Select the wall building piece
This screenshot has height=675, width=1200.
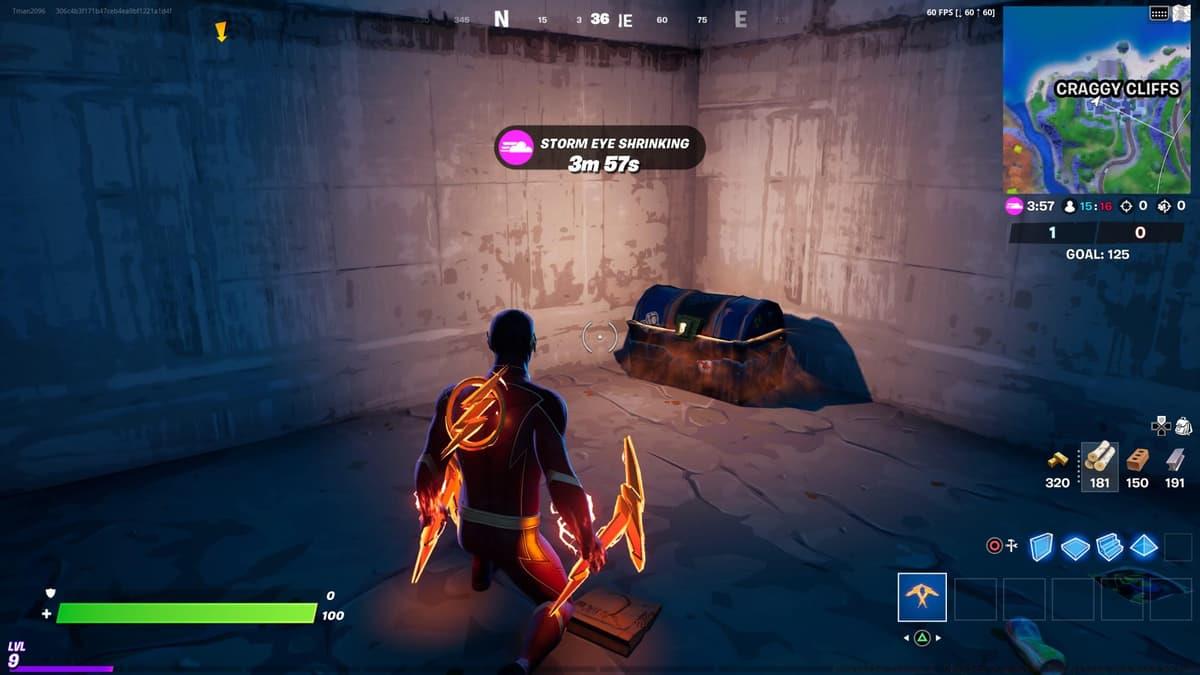click(1041, 547)
